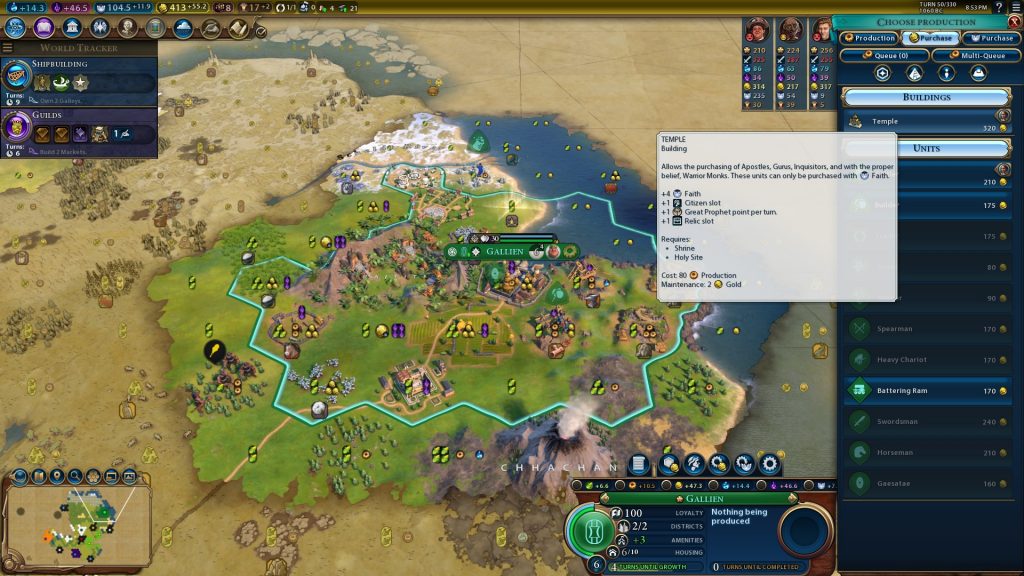Toggle the World Tracker options menu
The image size is (1024, 576).
pyautogui.click(x=8, y=47)
